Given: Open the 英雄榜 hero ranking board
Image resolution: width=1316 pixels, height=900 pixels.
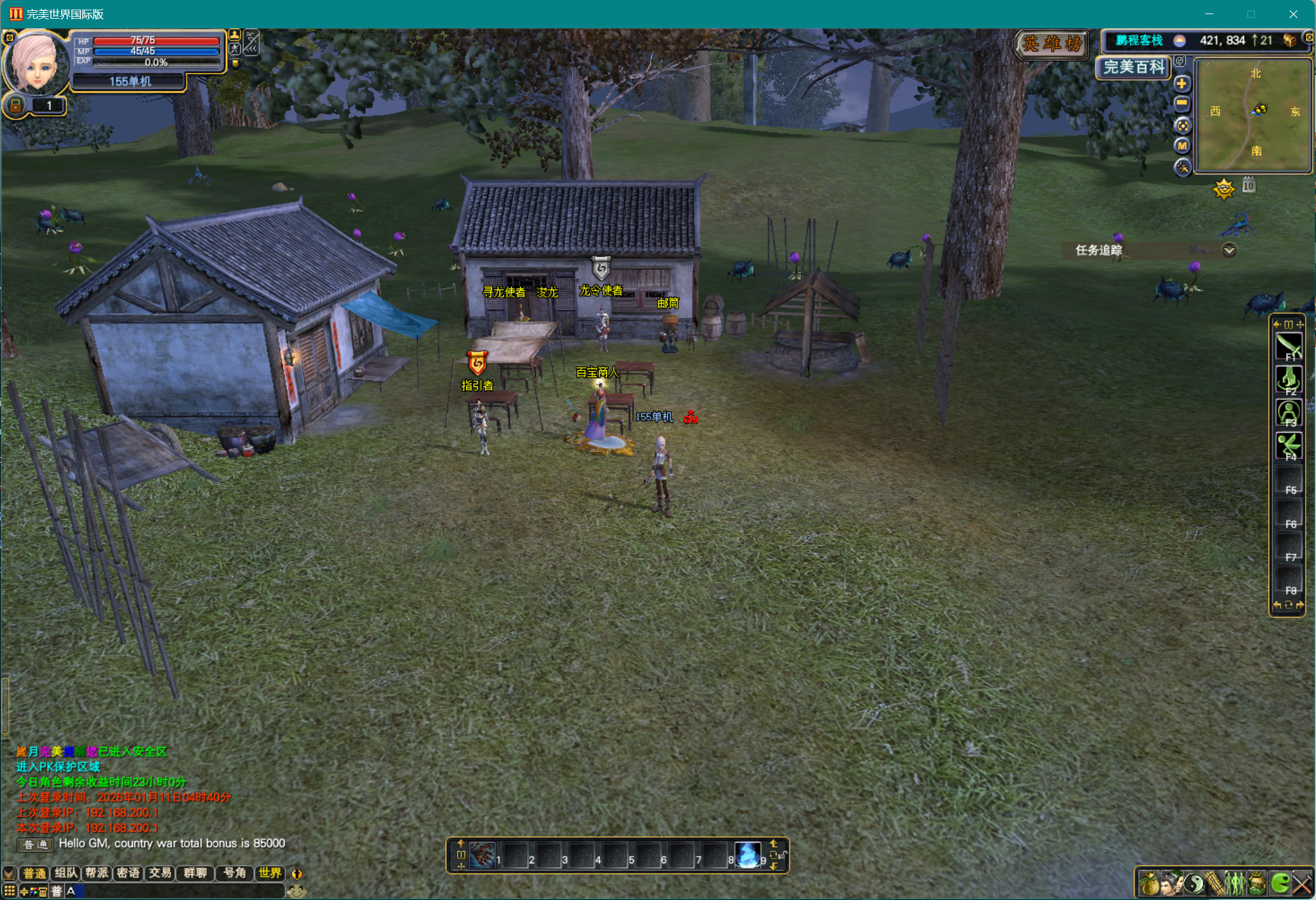Looking at the screenshot, I should click(x=1052, y=44).
